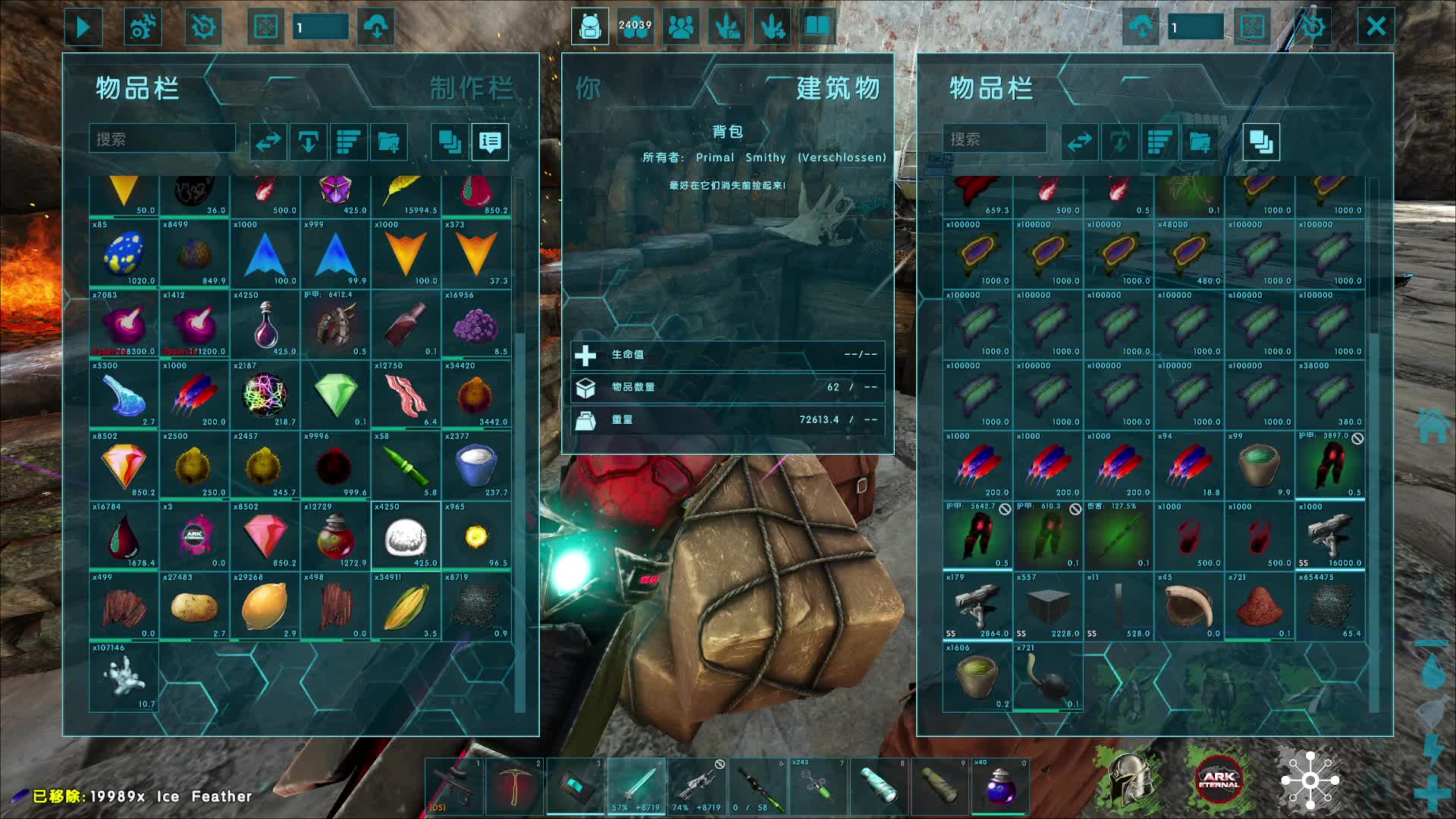Click the play arrow button
Screen dimensions: 1456x819
(x=83, y=27)
